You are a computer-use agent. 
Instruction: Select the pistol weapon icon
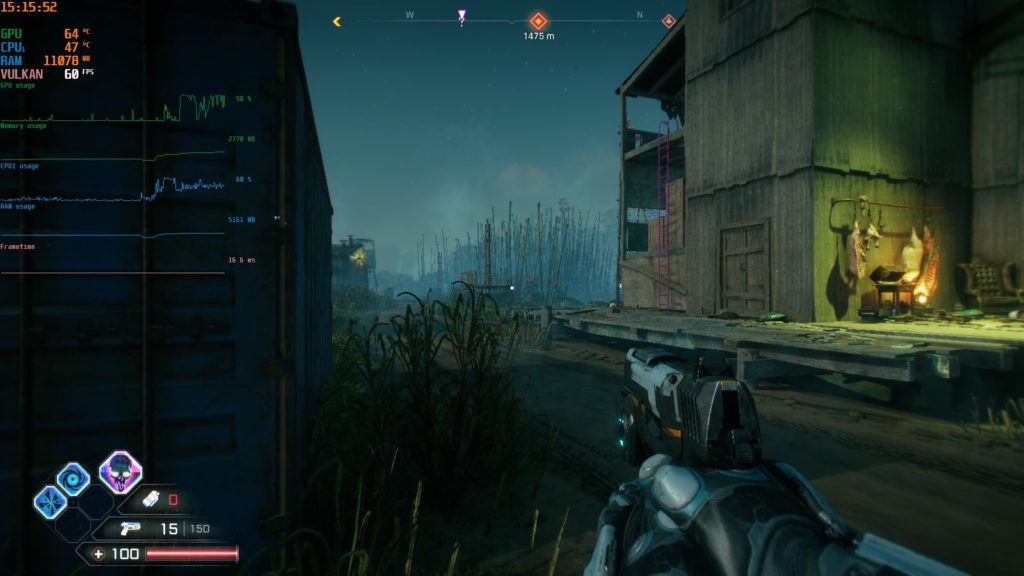(130, 529)
